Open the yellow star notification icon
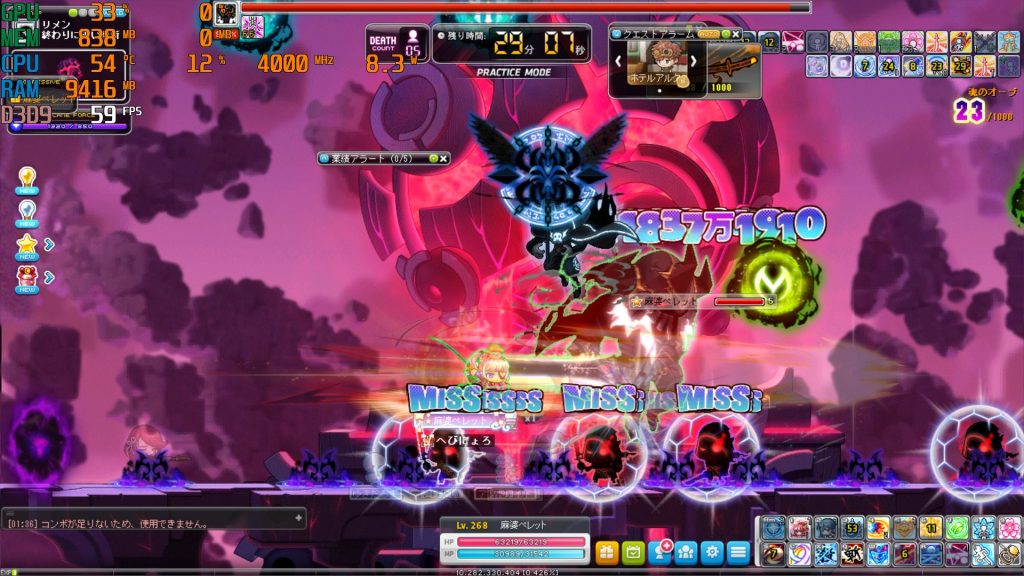Image resolution: width=1024 pixels, height=576 pixels. click(x=27, y=244)
